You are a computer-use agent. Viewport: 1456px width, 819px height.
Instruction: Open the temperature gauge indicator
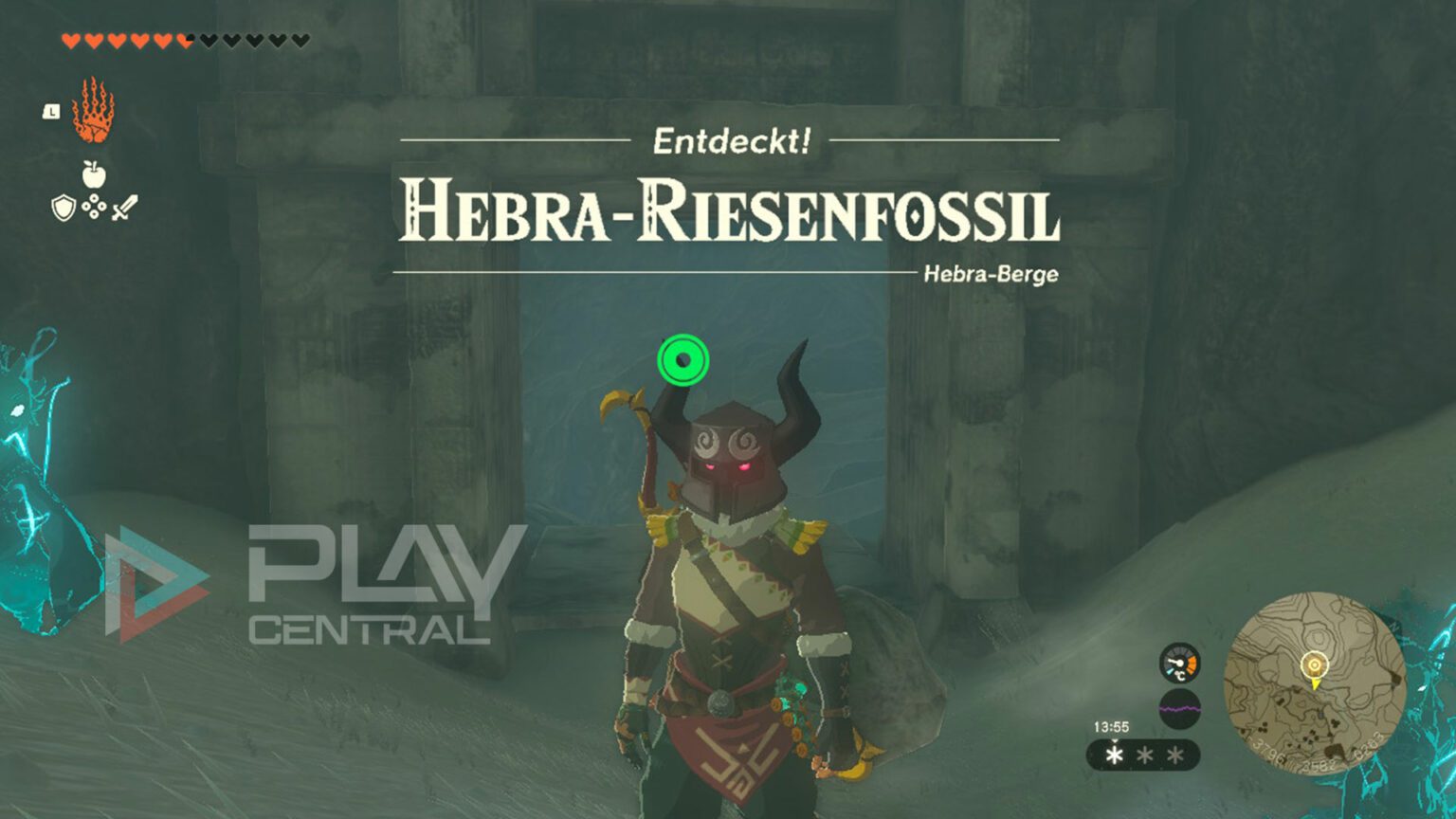coord(1179,663)
